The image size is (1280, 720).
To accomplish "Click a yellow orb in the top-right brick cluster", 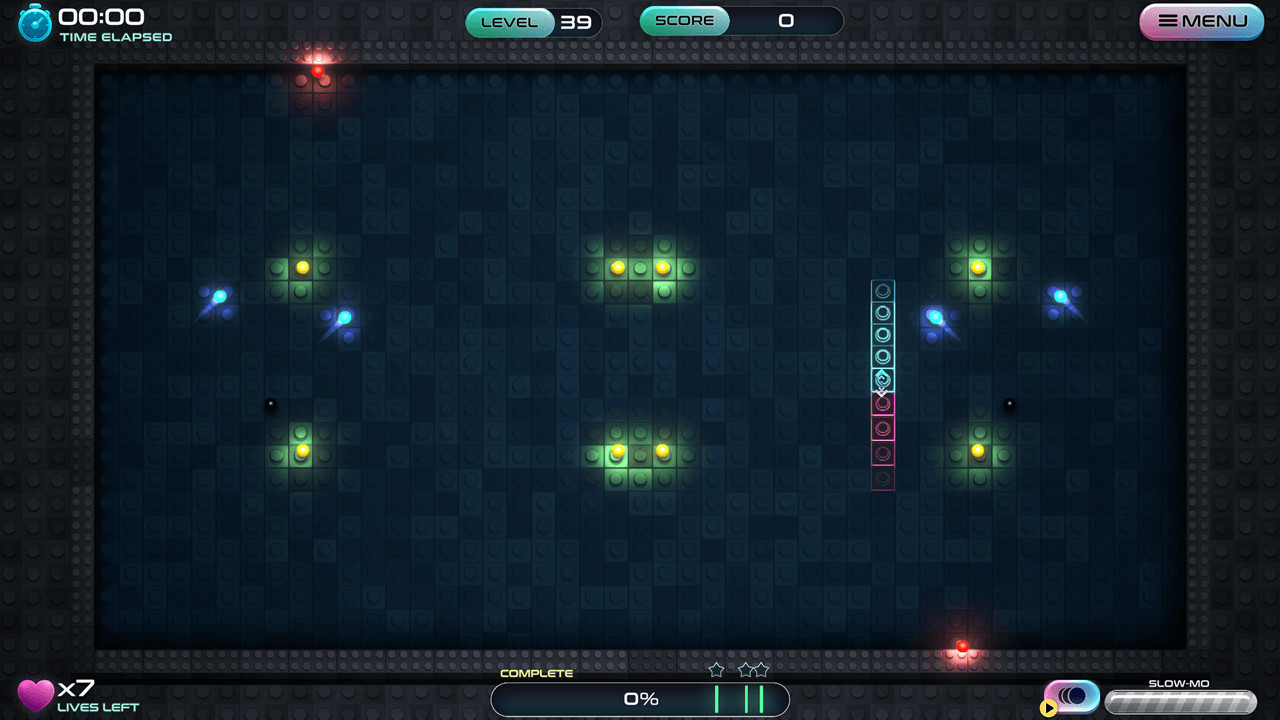I will click(978, 266).
